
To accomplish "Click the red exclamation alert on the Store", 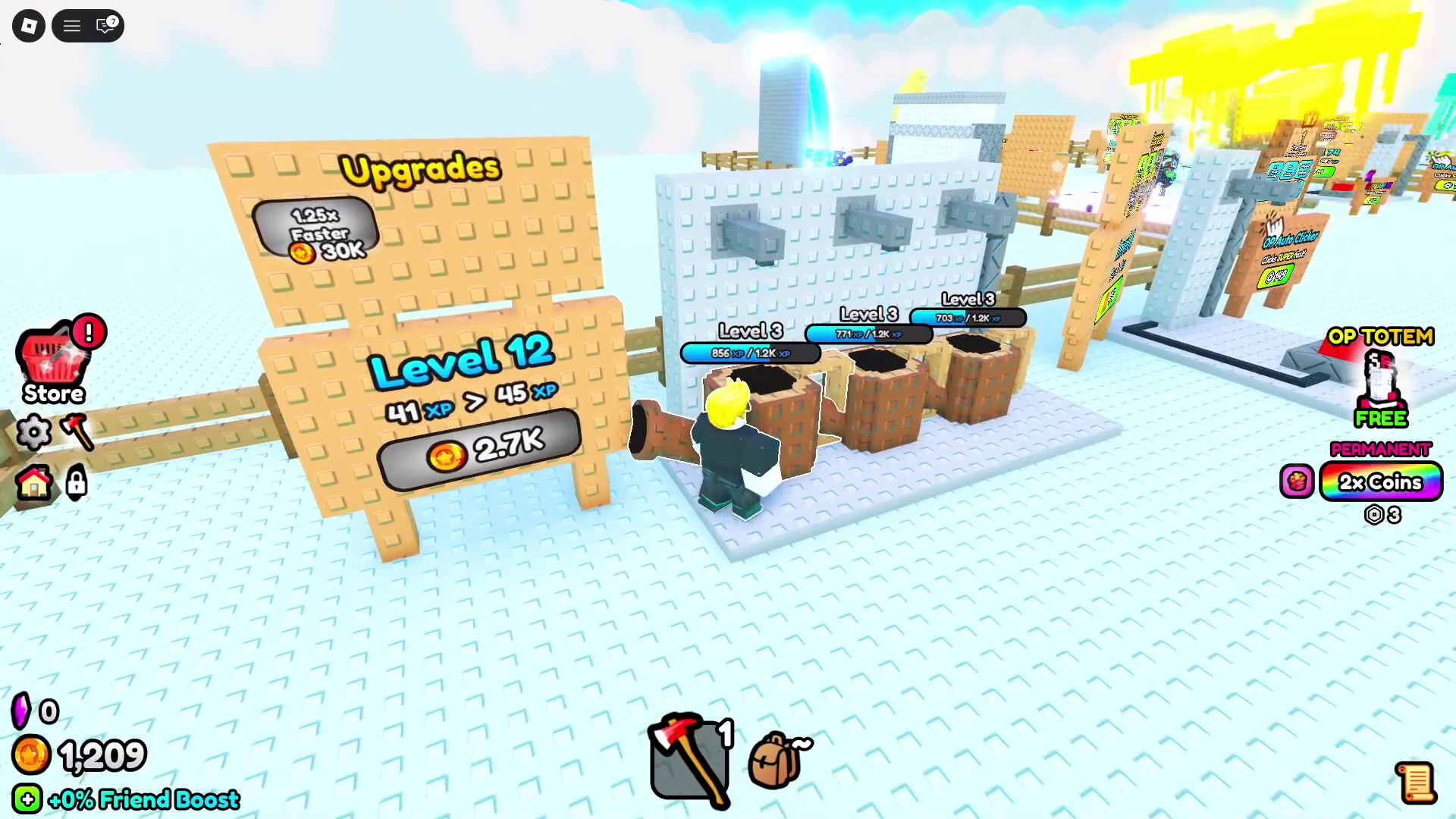I will (89, 332).
